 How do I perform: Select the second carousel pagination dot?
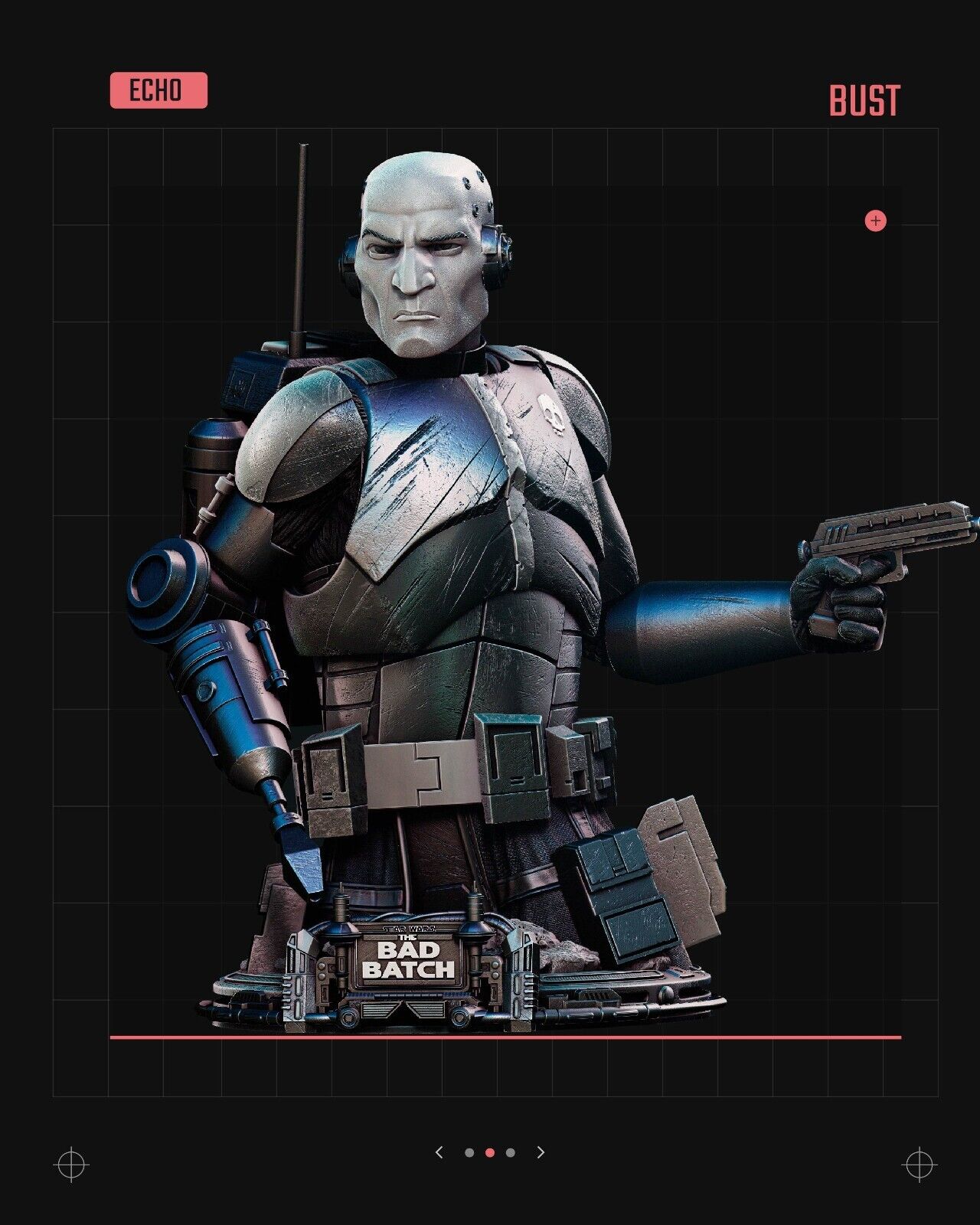(490, 1152)
